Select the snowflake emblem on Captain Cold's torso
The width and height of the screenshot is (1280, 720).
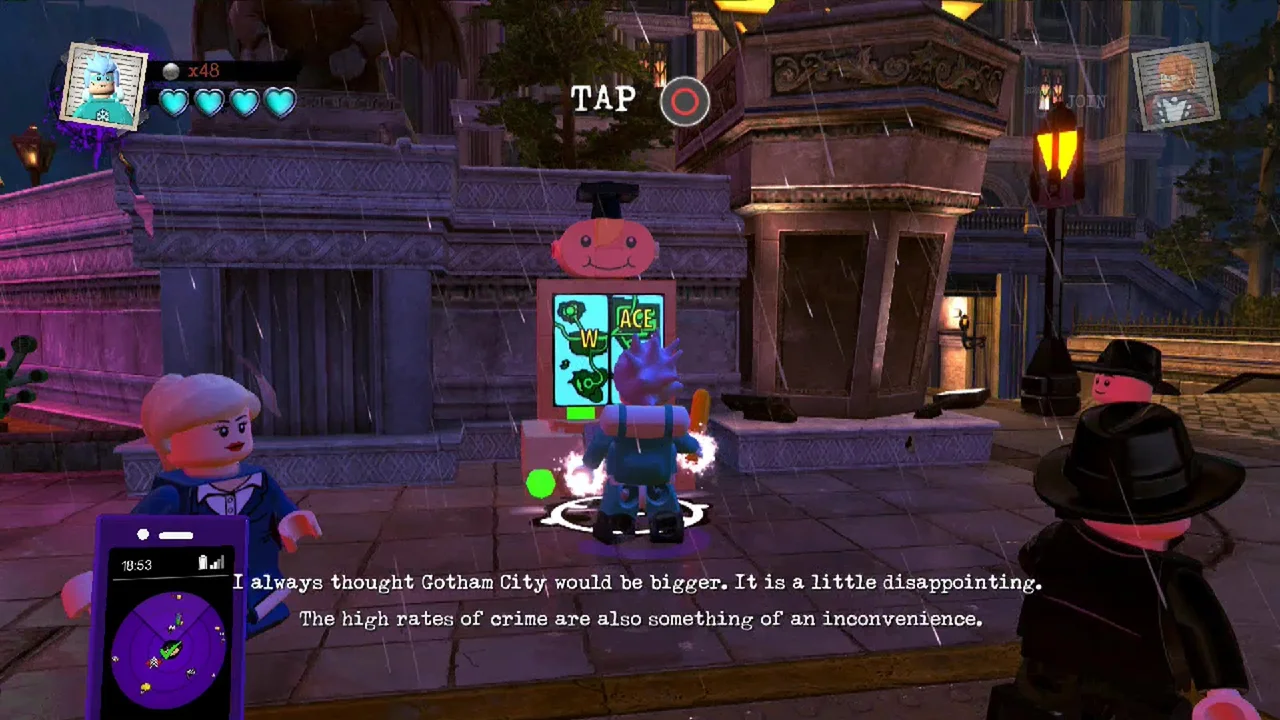[101, 113]
